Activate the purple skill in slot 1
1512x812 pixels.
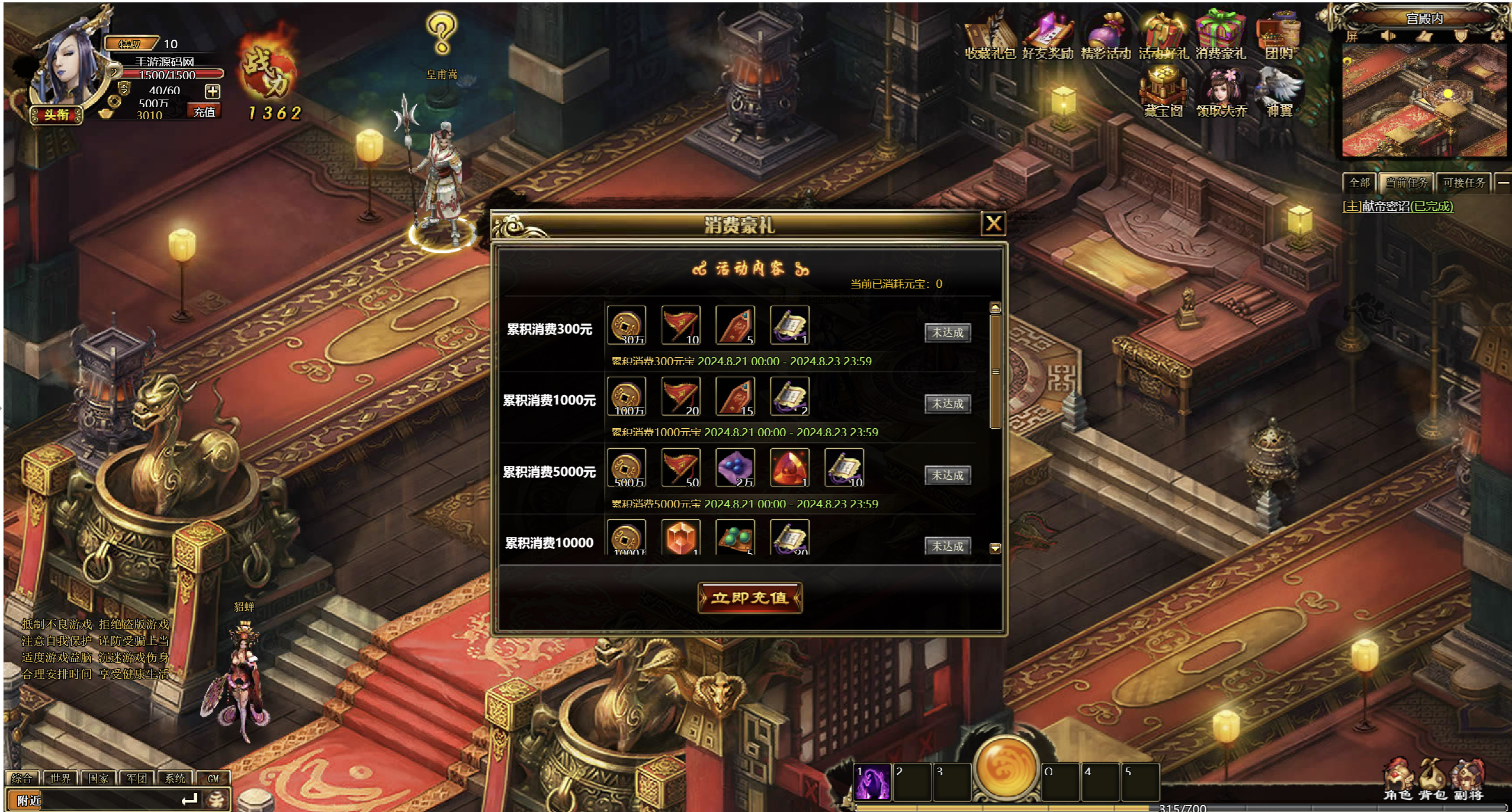872,782
